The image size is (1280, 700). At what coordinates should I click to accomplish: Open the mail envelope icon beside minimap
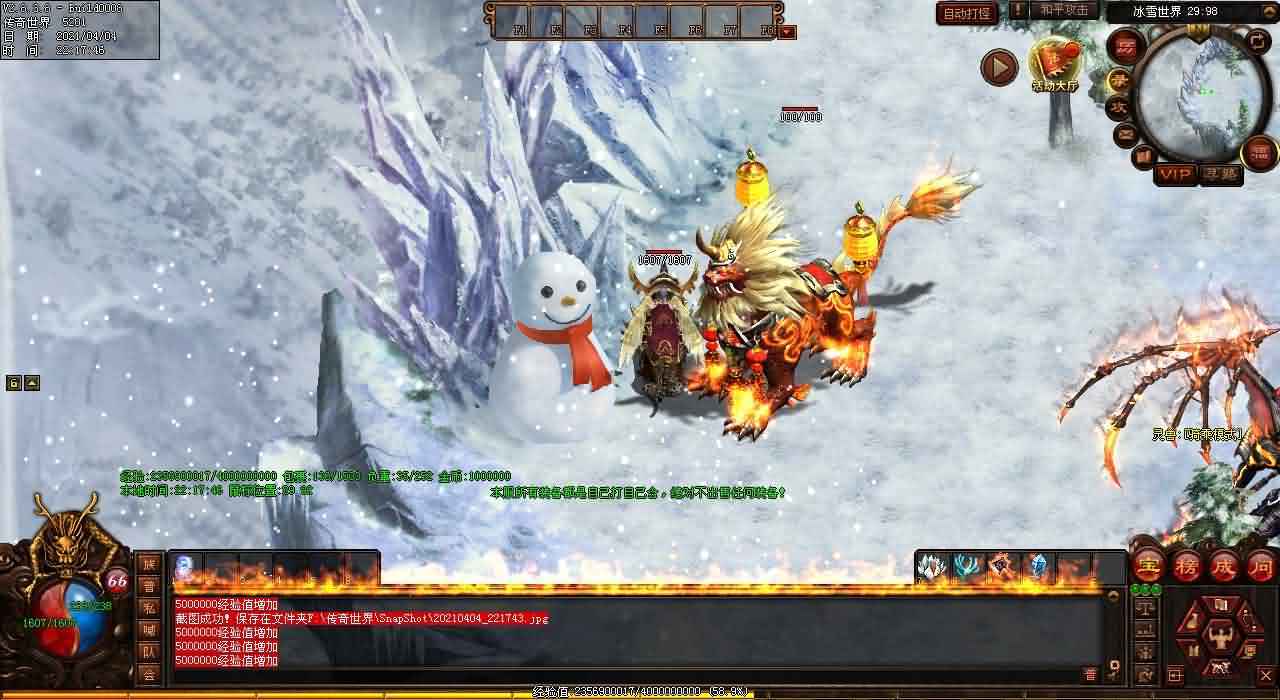coord(1125,133)
